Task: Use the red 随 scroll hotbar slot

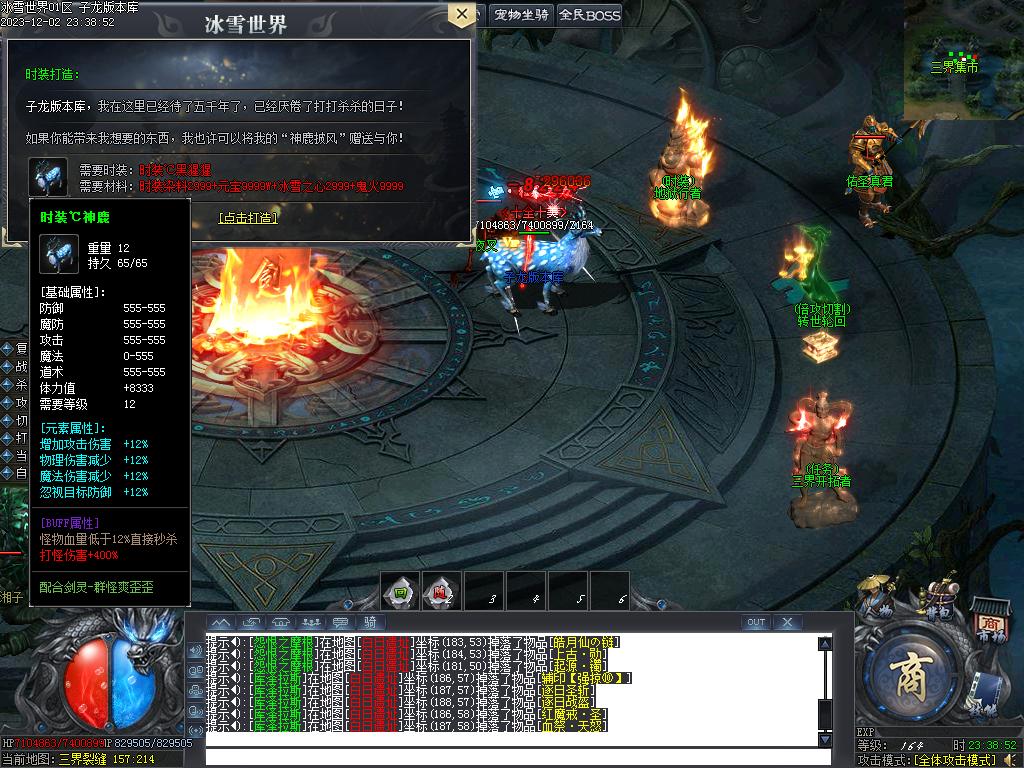Action: coord(441,591)
